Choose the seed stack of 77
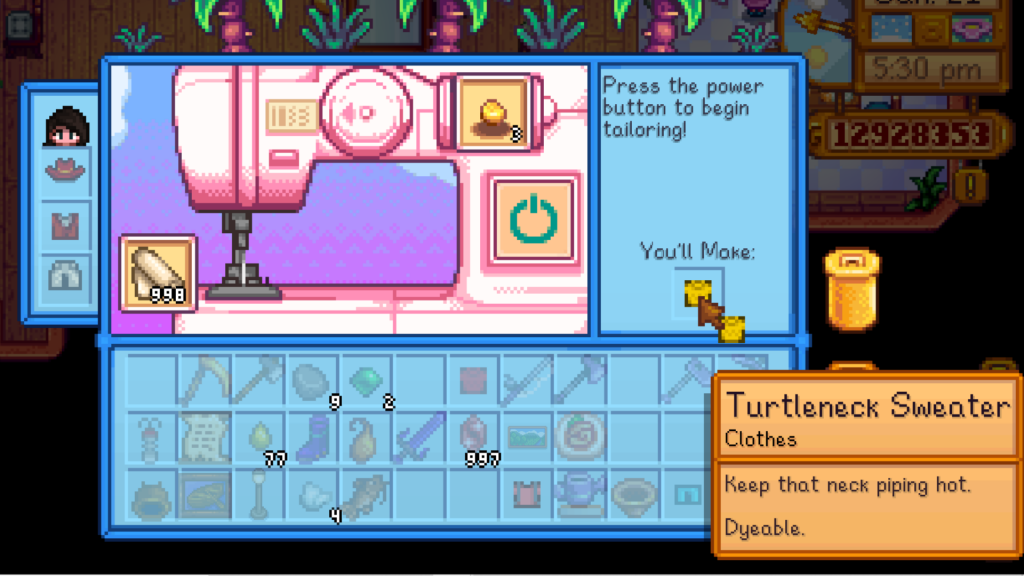This screenshot has height=576, width=1024. tap(258, 437)
